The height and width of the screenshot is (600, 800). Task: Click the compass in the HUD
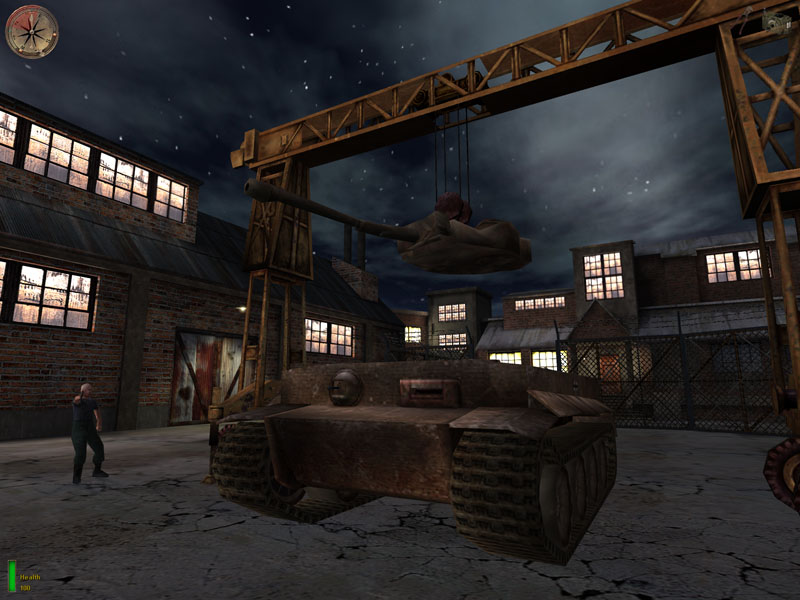click(32, 31)
